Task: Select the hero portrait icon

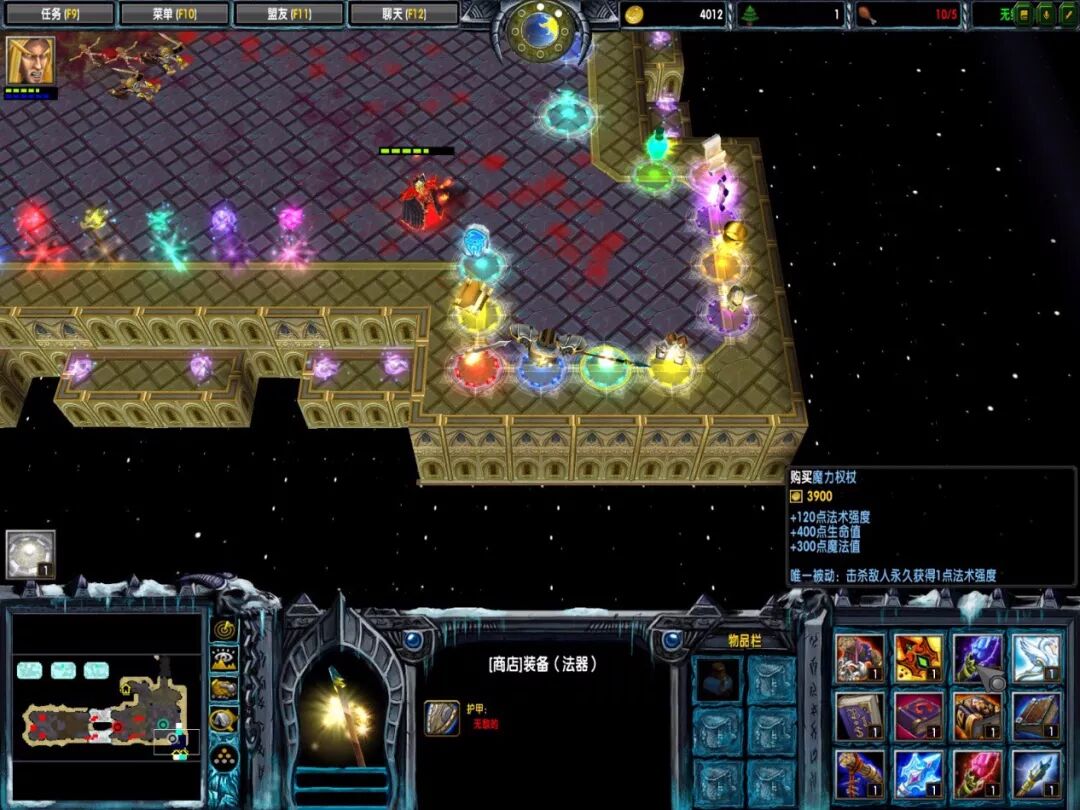Action: pyautogui.click(x=31, y=61)
